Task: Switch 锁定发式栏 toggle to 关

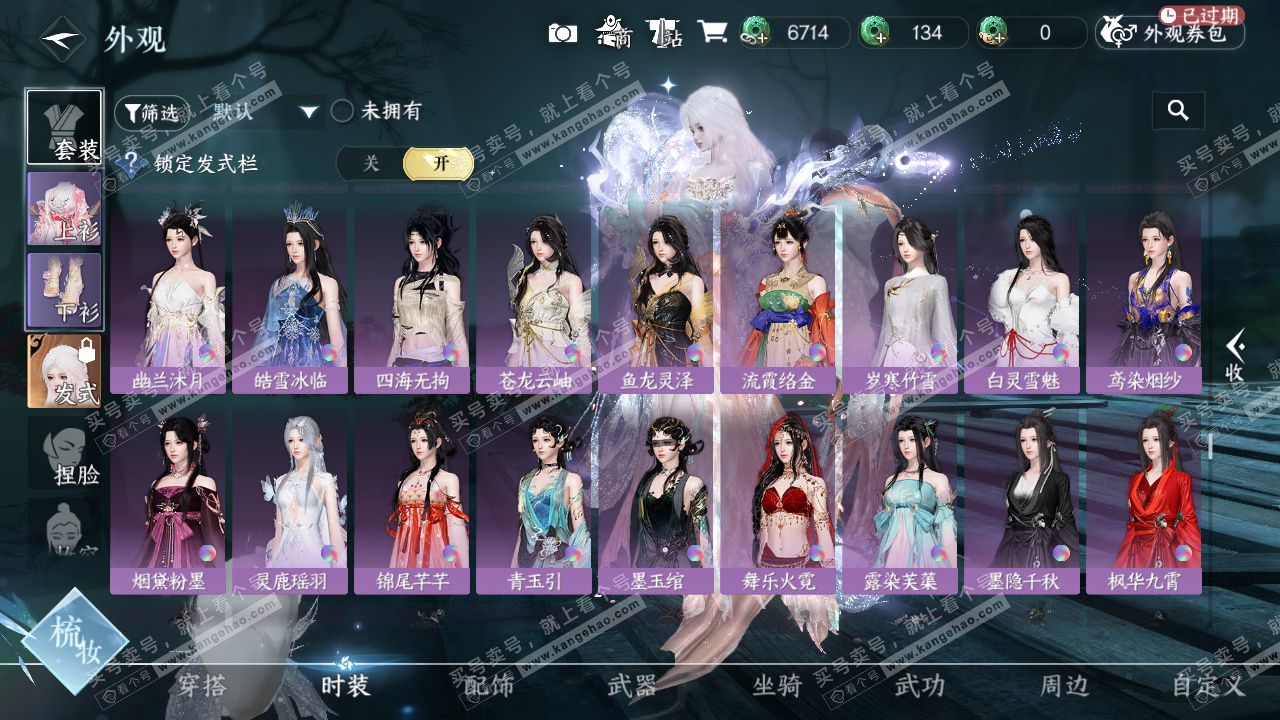Action: pos(371,164)
